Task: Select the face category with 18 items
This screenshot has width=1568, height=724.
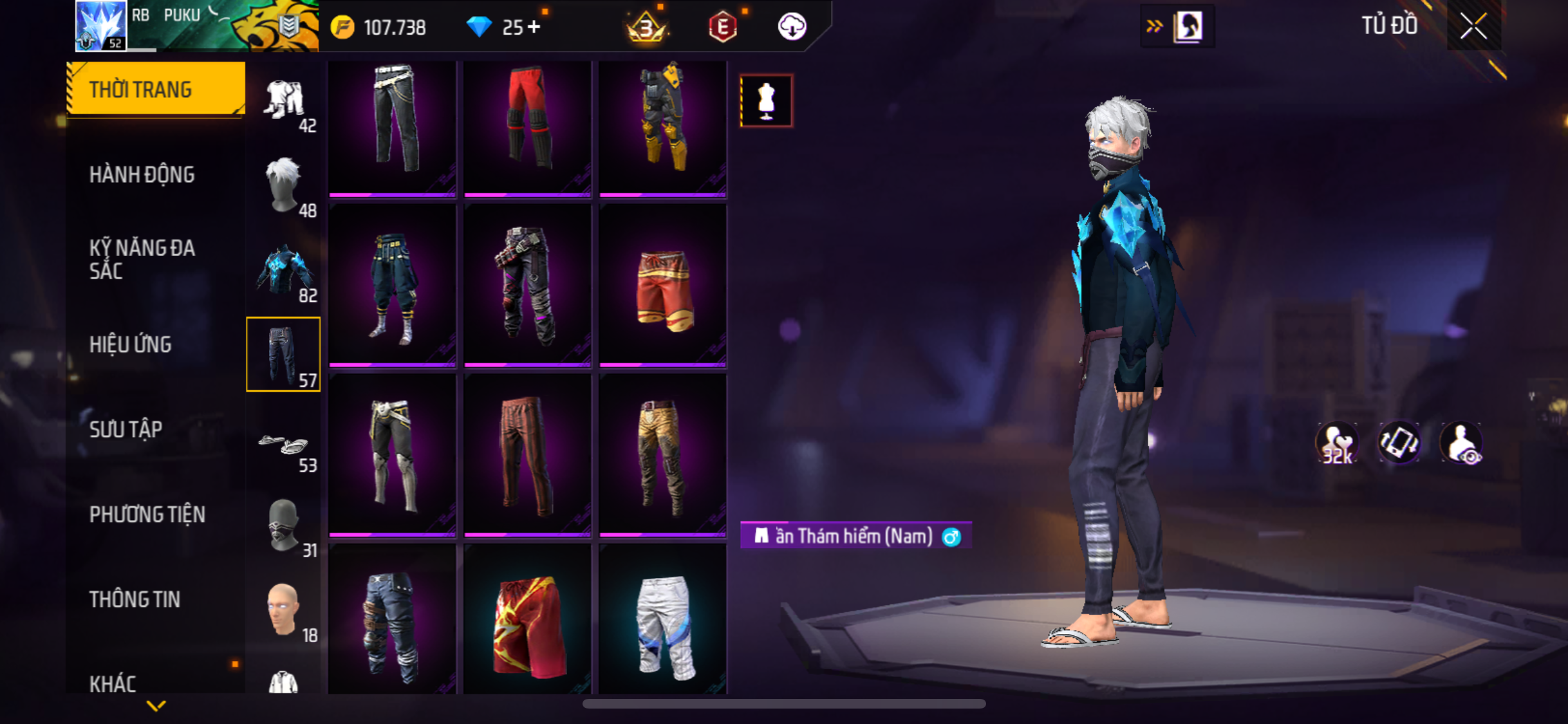Action: click(283, 610)
